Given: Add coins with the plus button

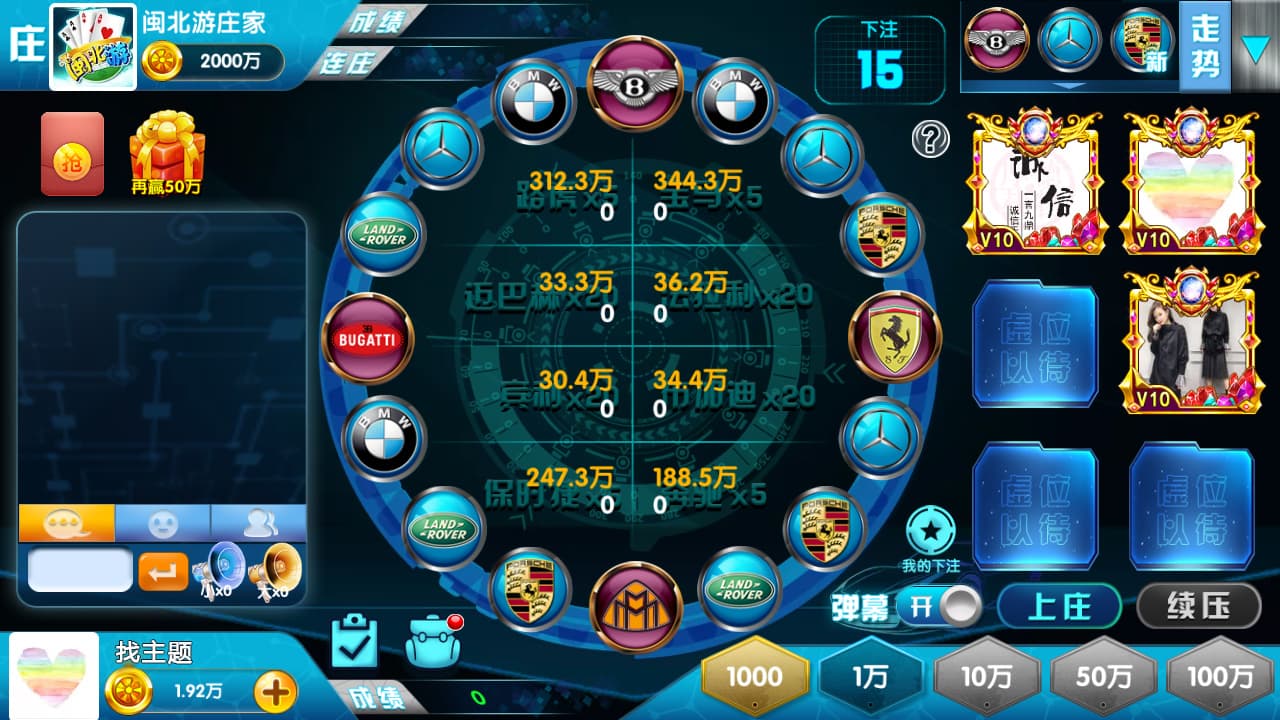Looking at the screenshot, I should coord(276,690).
